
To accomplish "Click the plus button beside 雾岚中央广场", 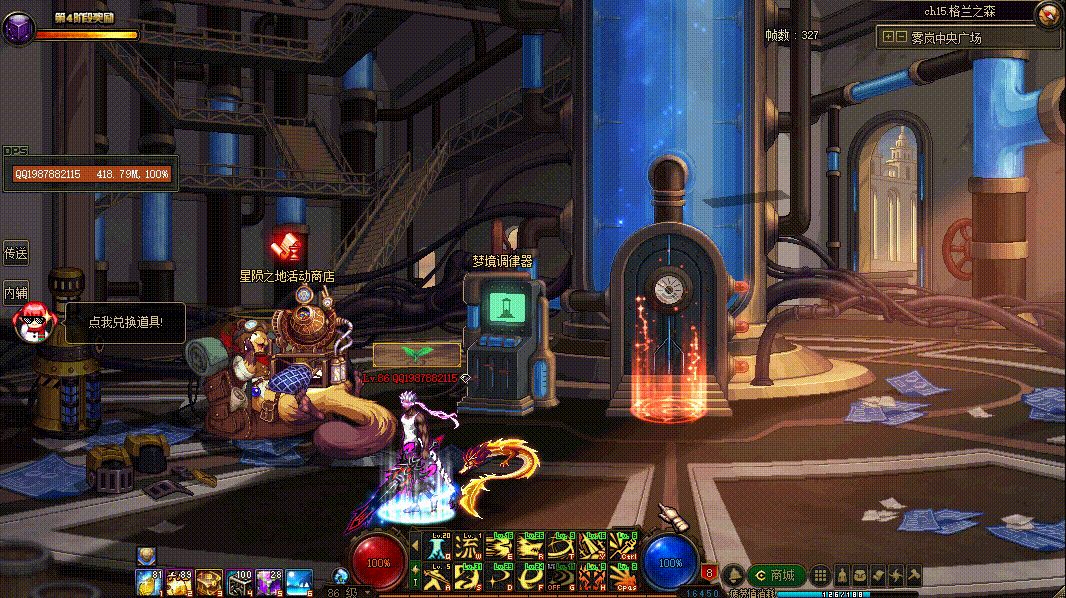I will point(887,37).
